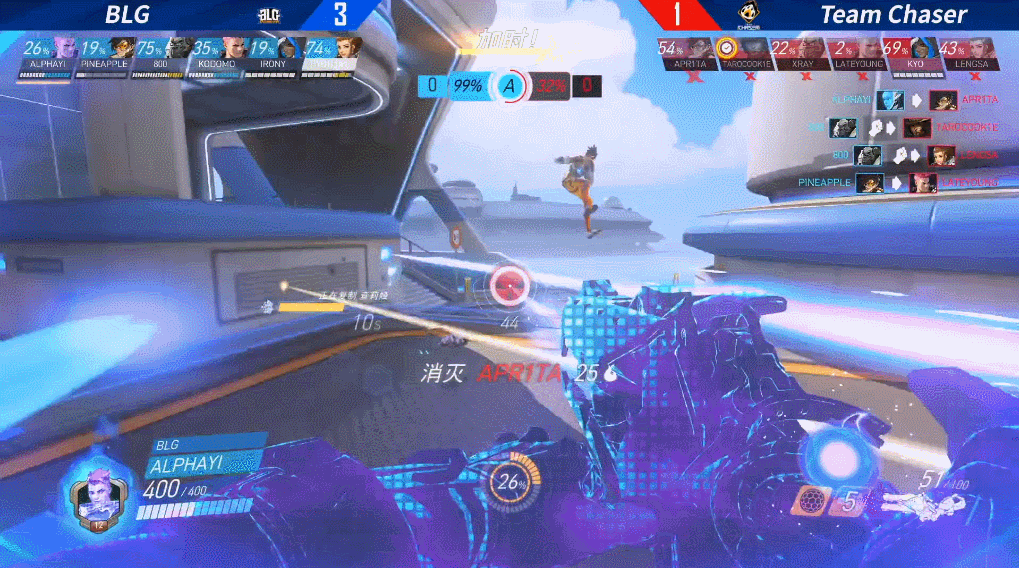Select APR1TA's player card on Team Chaser
Viewport: 1019px width, 568px height.
coord(686,54)
